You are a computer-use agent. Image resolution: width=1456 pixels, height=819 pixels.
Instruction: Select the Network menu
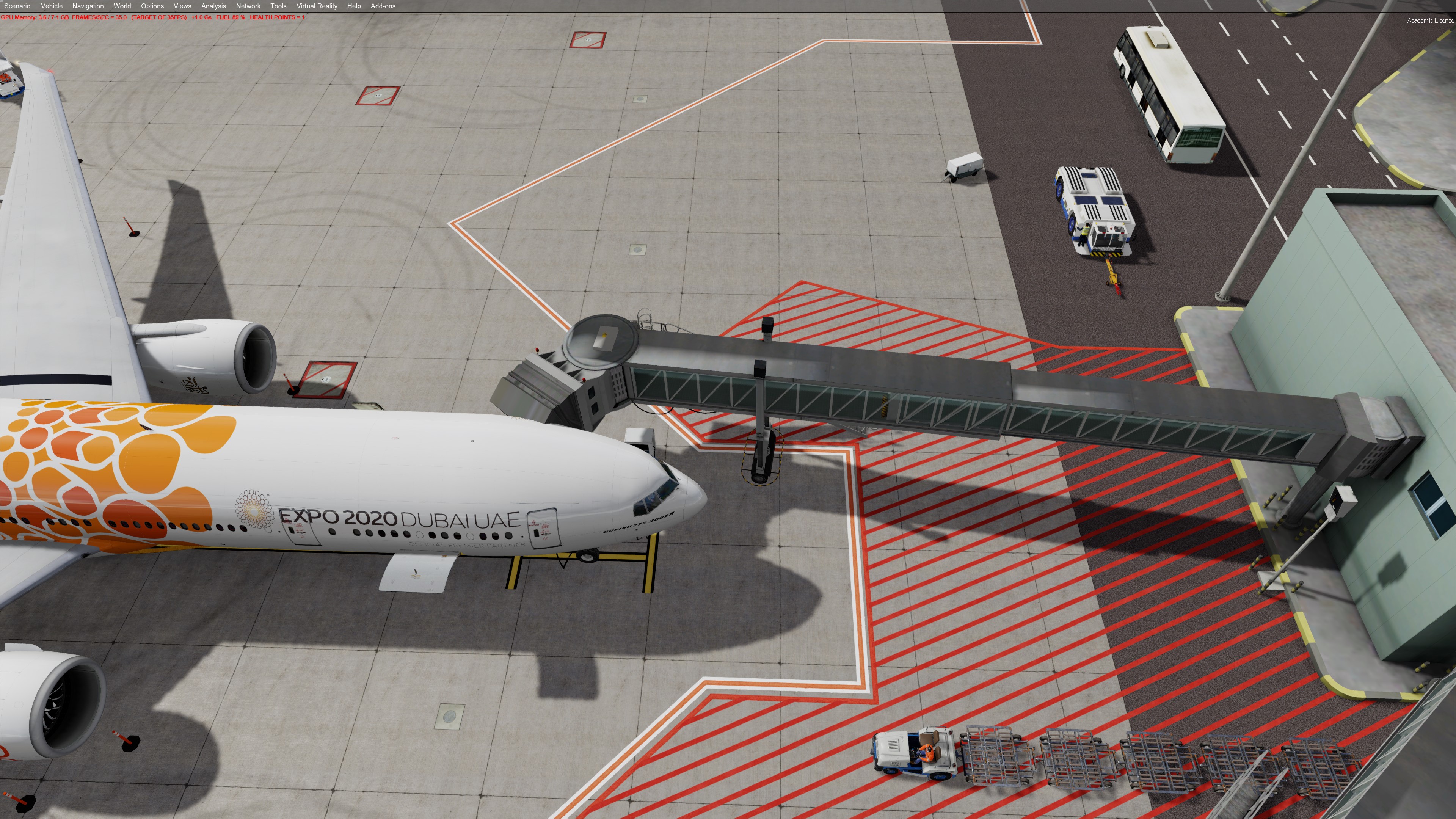248,6
